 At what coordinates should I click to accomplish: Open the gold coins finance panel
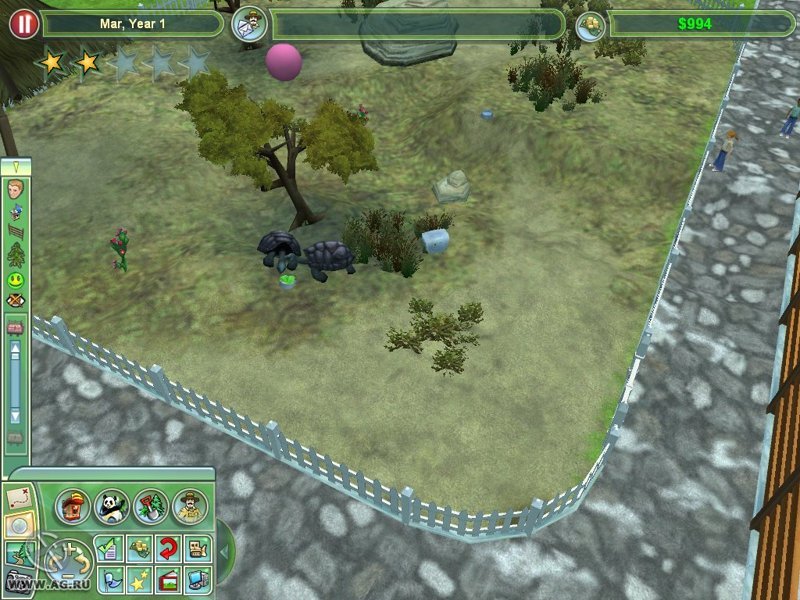(x=139, y=547)
